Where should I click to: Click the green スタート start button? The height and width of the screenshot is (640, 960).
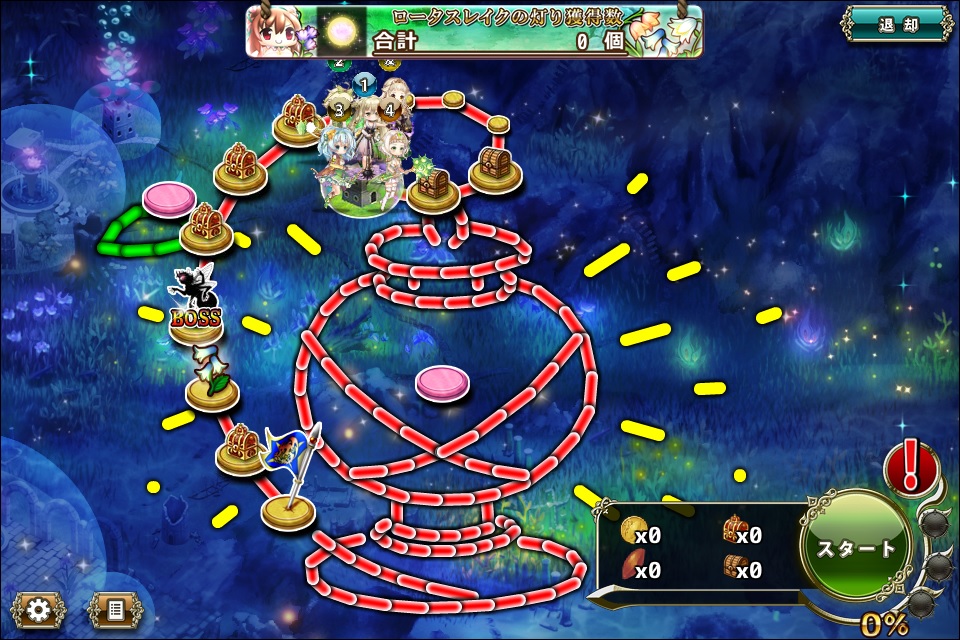(857, 548)
